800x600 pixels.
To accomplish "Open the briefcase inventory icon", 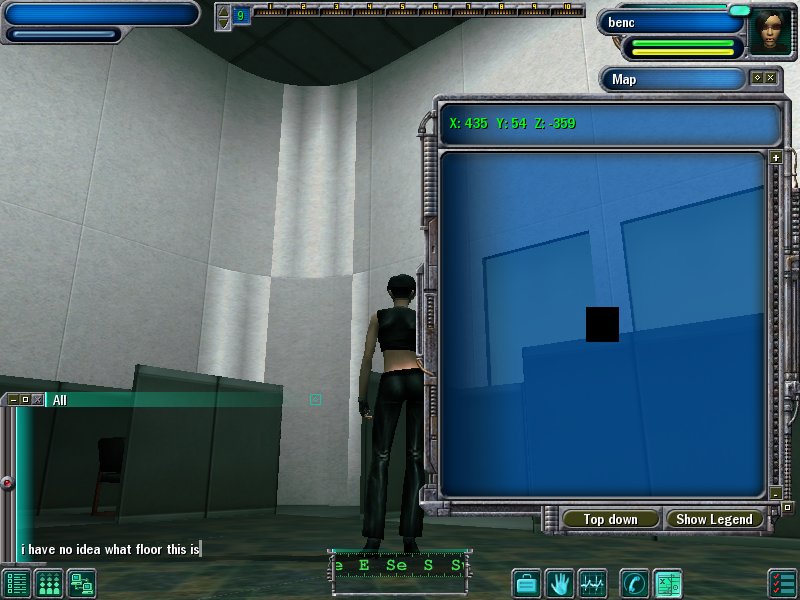I will coord(527,582).
